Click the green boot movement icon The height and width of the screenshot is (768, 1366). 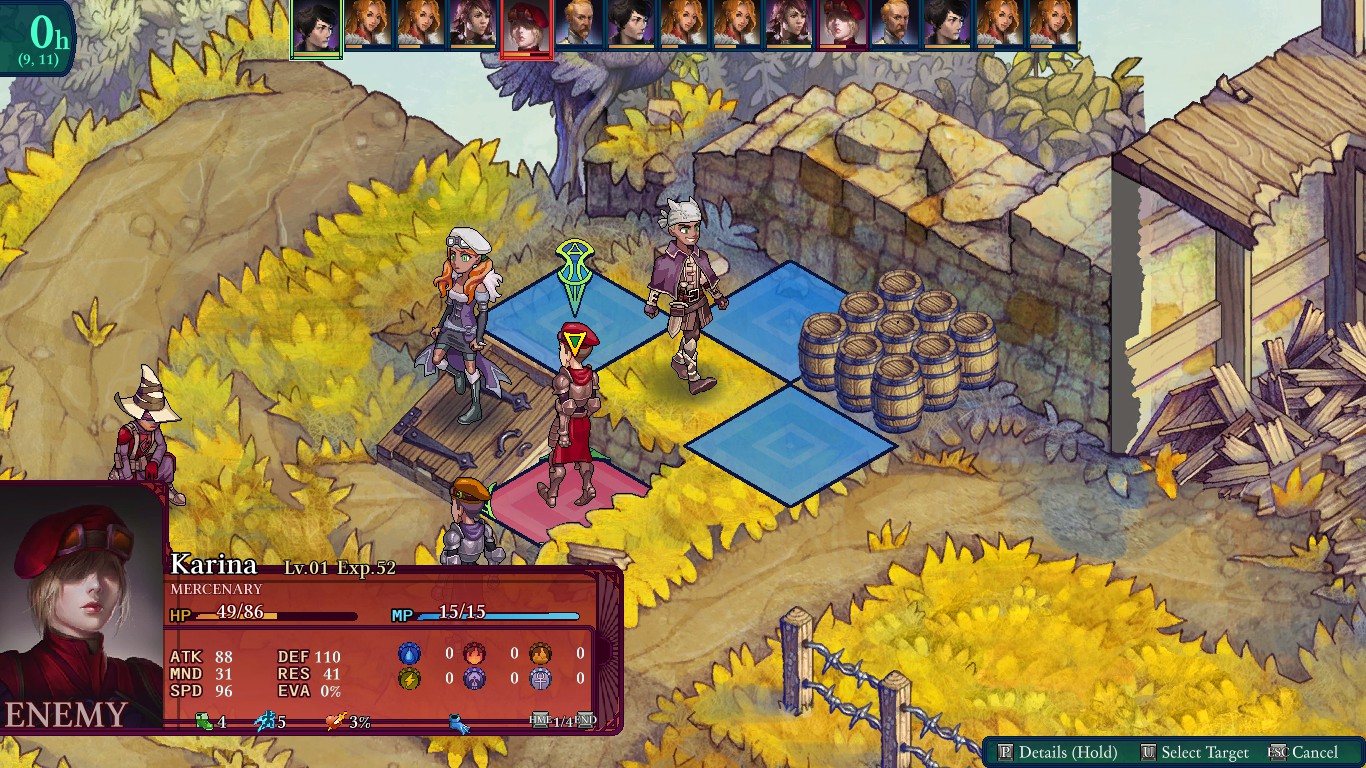pyautogui.click(x=205, y=721)
